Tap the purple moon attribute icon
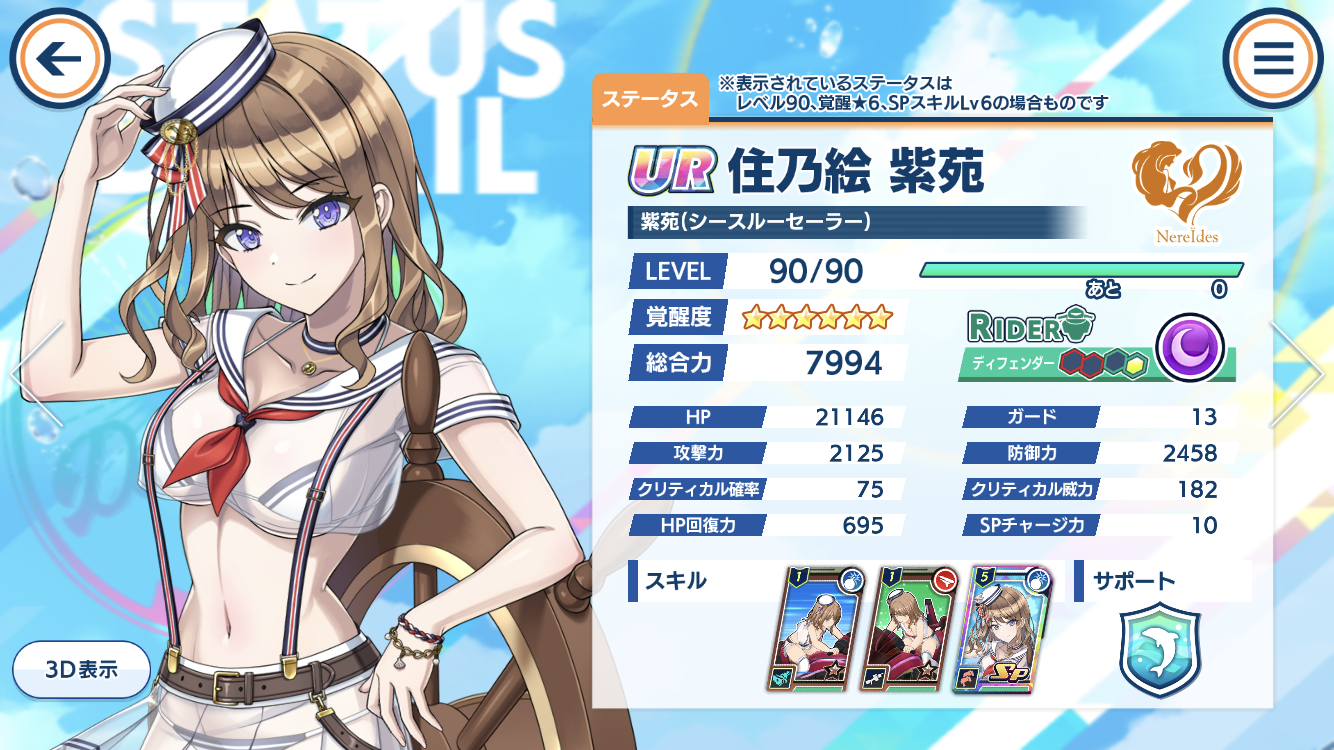Screen dimensions: 1334x750 pos(1190,347)
